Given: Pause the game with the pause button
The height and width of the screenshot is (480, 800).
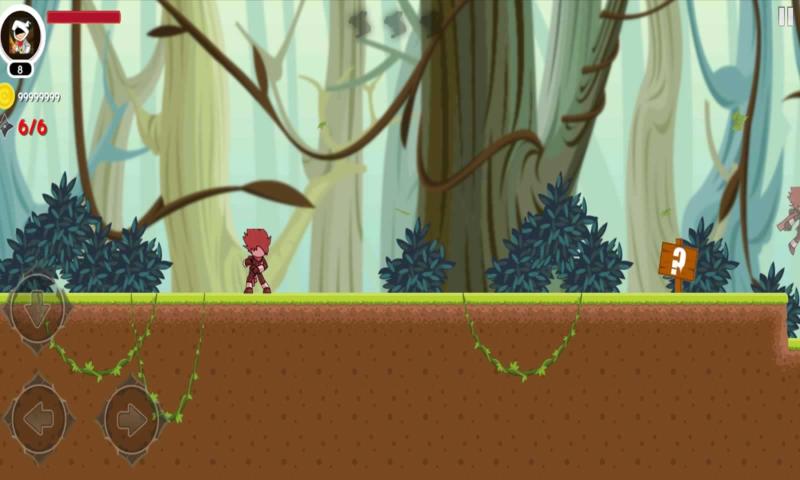Looking at the screenshot, I should 786,16.
